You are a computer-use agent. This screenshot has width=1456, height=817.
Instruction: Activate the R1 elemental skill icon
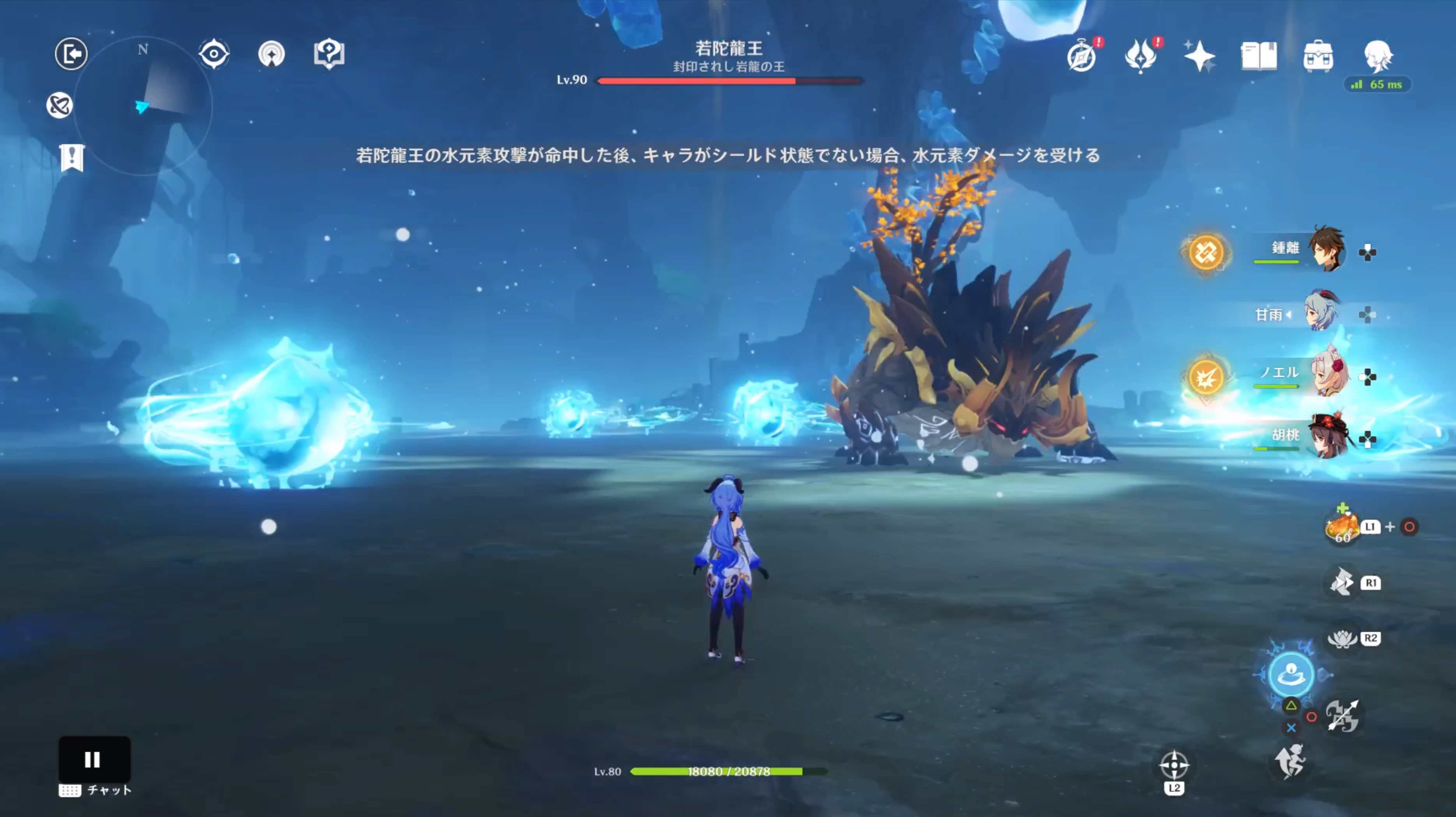click(1342, 580)
